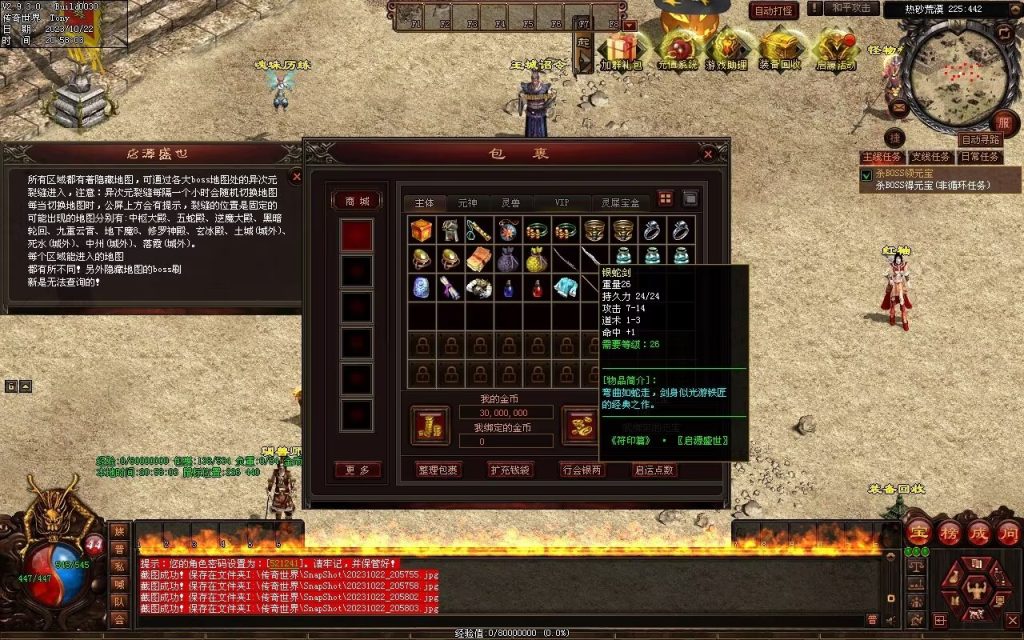The image size is (1024, 640).
Task: Pick the light blue robe item
Action: click(x=567, y=289)
